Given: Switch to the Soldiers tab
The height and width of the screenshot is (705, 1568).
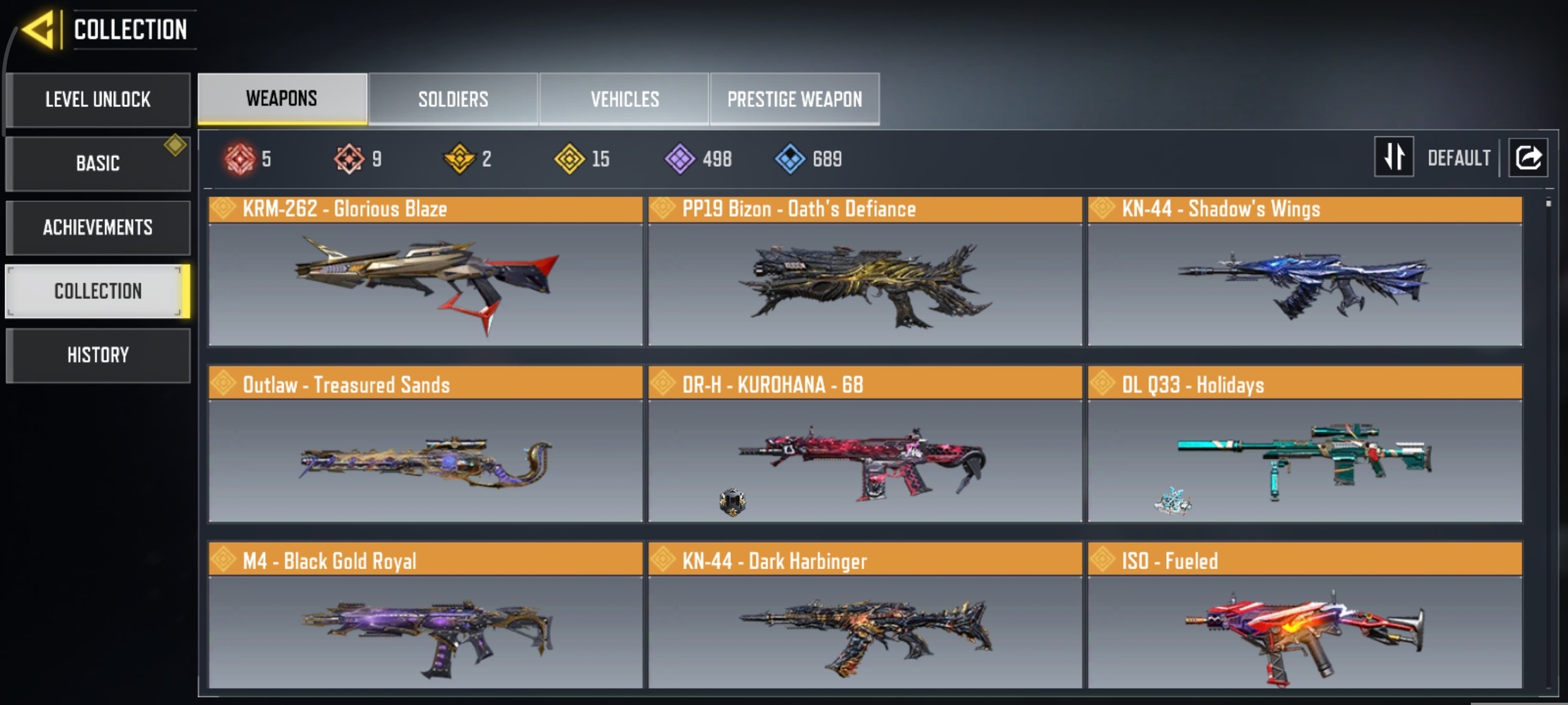Looking at the screenshot, I should pyautogui.click(x=452, y=99).
